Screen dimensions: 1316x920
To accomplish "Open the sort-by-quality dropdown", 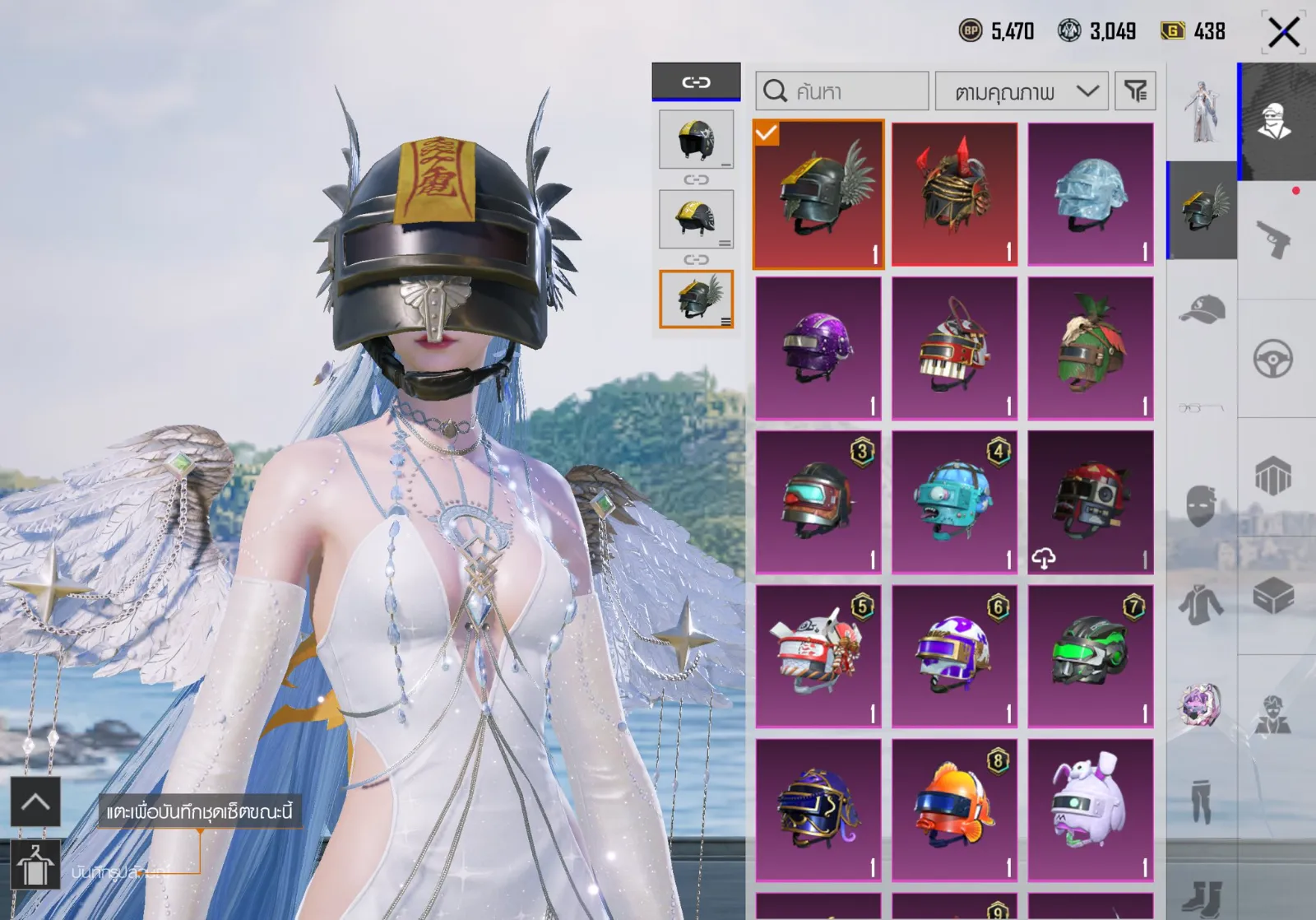I will pos(1022,91).
